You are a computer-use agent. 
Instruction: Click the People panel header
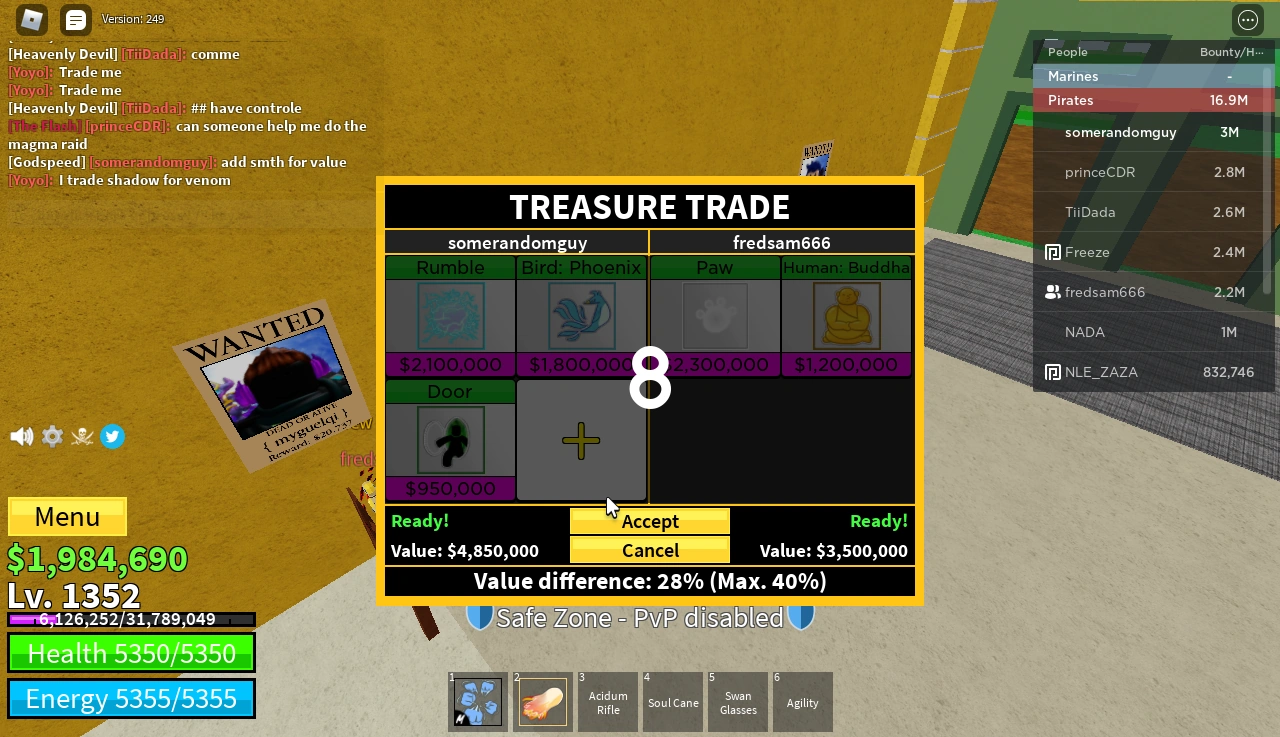(1067, 52)
